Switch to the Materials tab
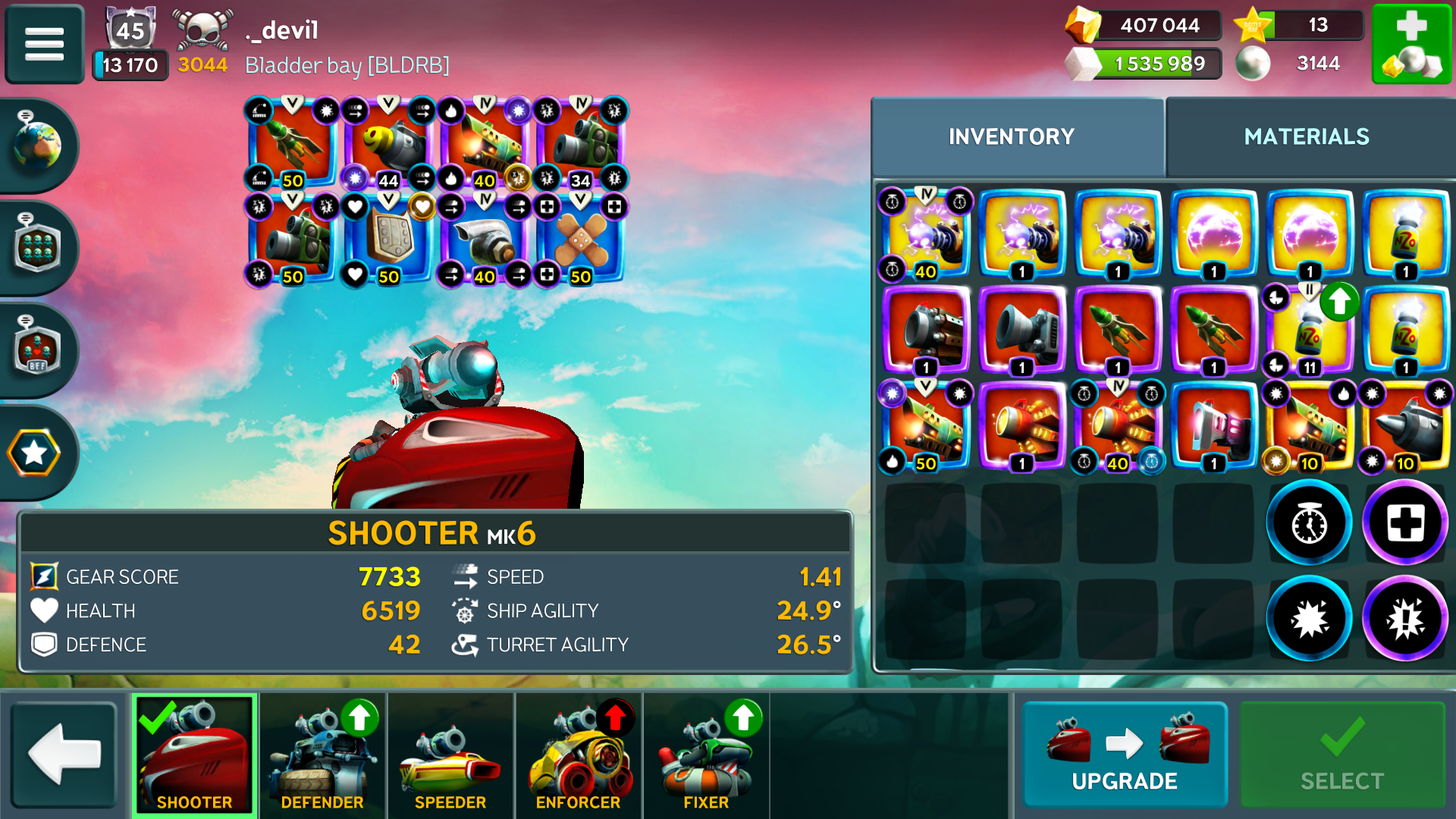 tap(1307, 136)
